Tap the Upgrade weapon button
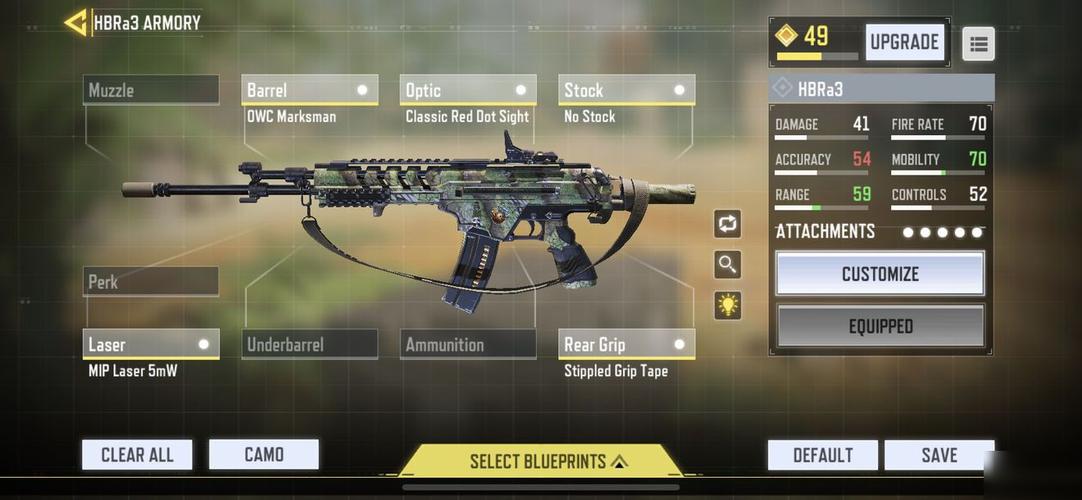The height and width of the screenshot is (500, 1082). click(x=904, y=42)
